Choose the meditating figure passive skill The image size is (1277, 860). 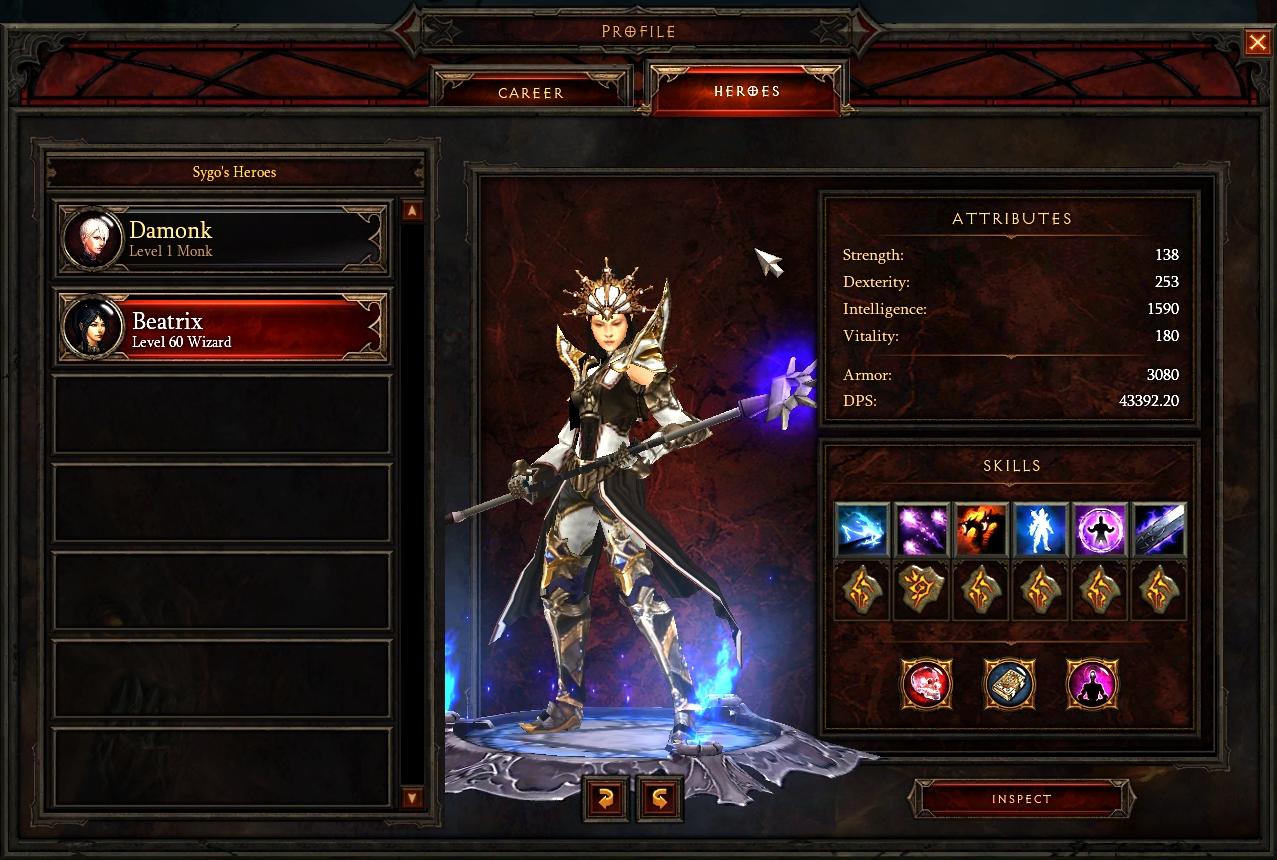pyautogui.click(x=1091, y=685)
